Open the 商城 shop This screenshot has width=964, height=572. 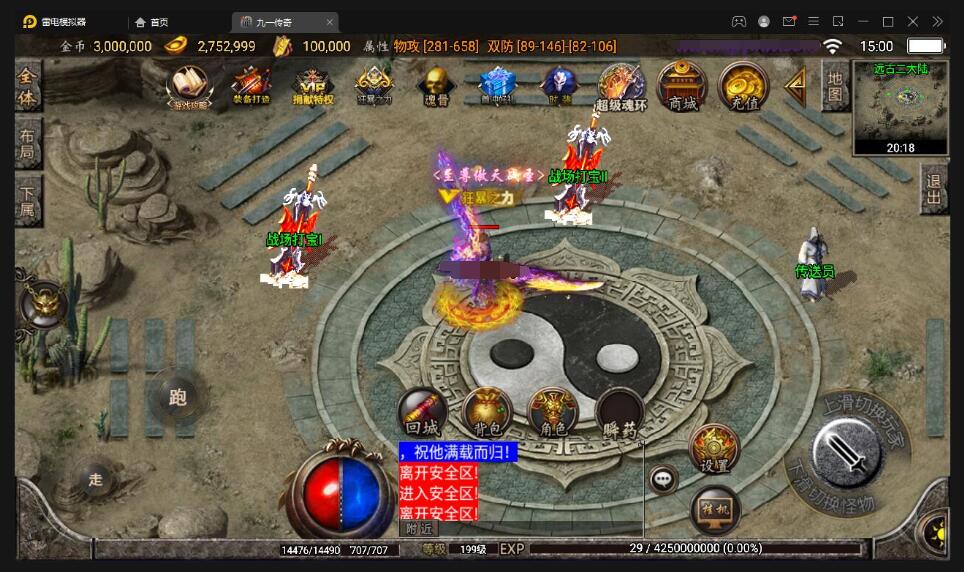pyautogui.click(x=683, y=86)
